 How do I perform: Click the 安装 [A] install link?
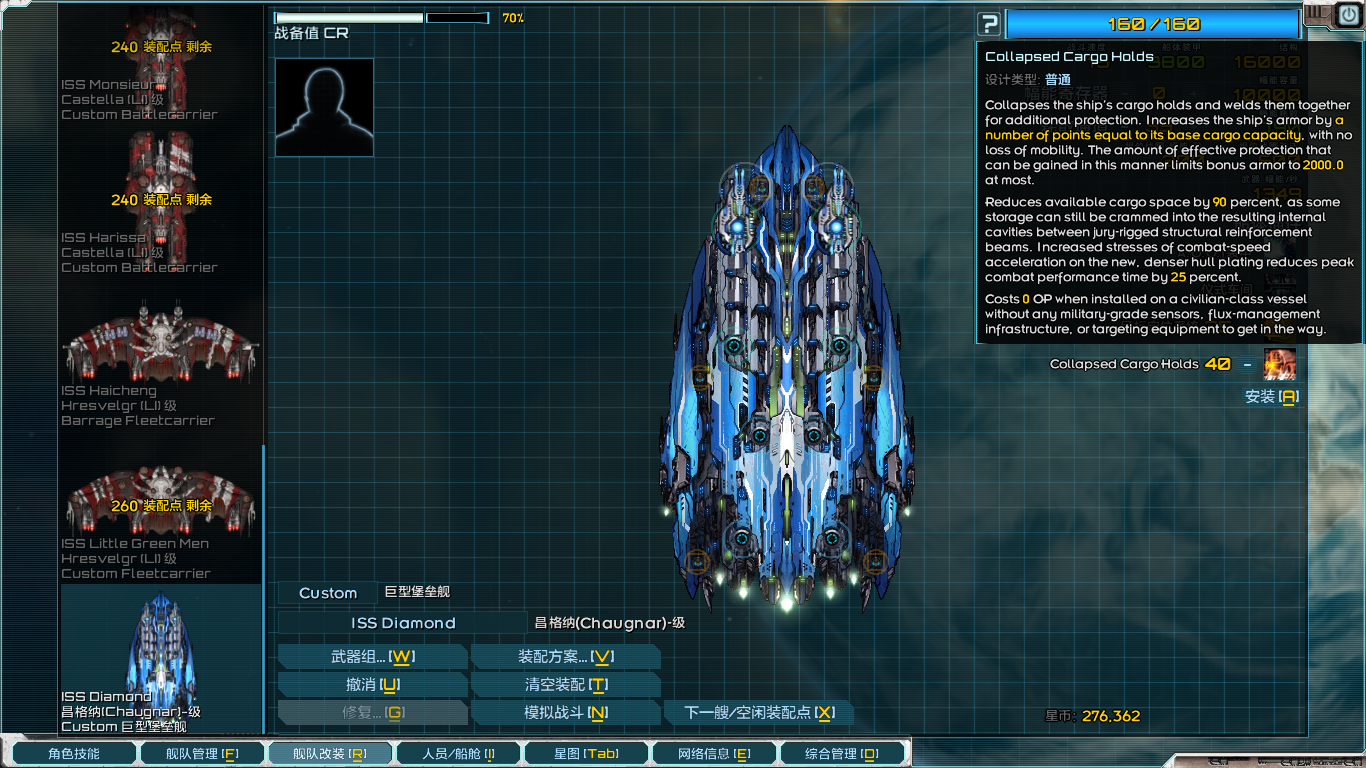coord(1270,397)
